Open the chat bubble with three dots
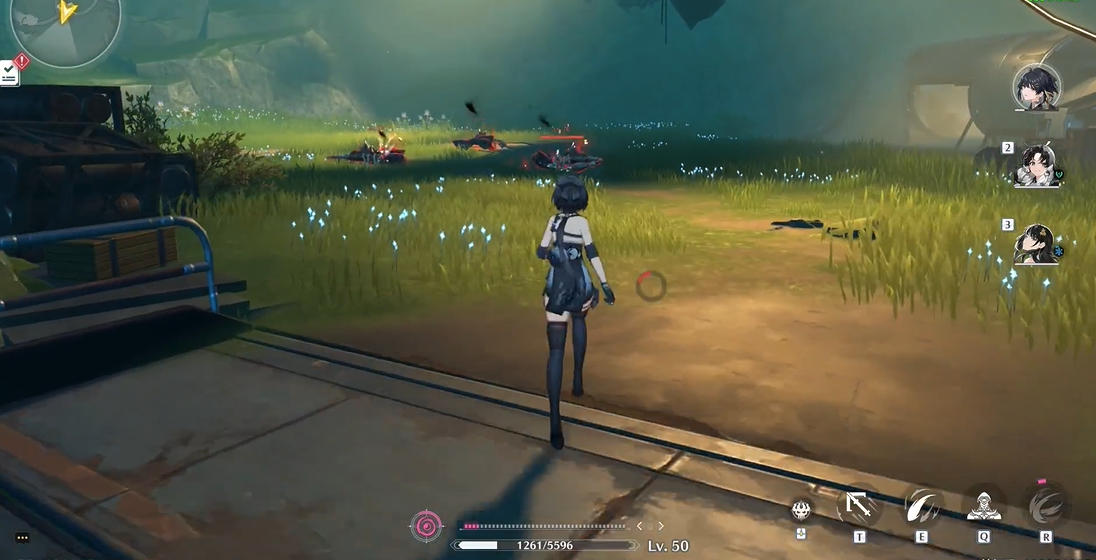 pos(22,538)
